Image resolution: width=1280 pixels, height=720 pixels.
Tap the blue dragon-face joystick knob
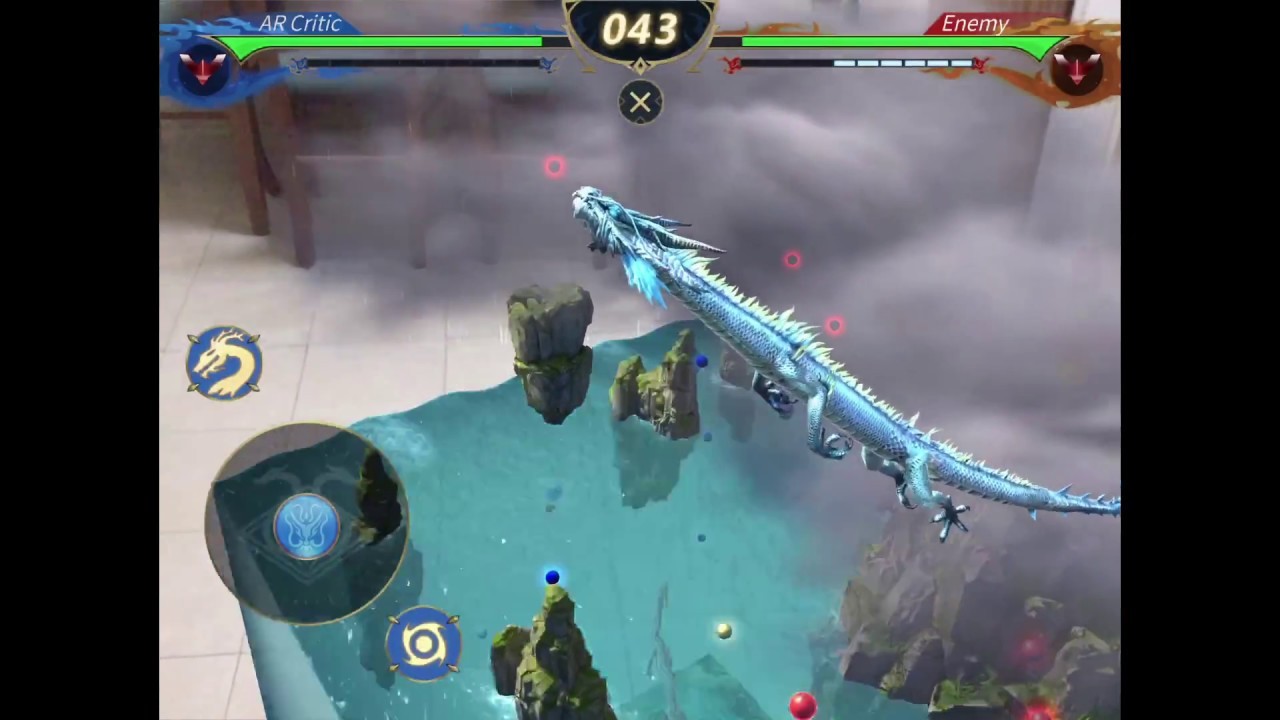306,526
